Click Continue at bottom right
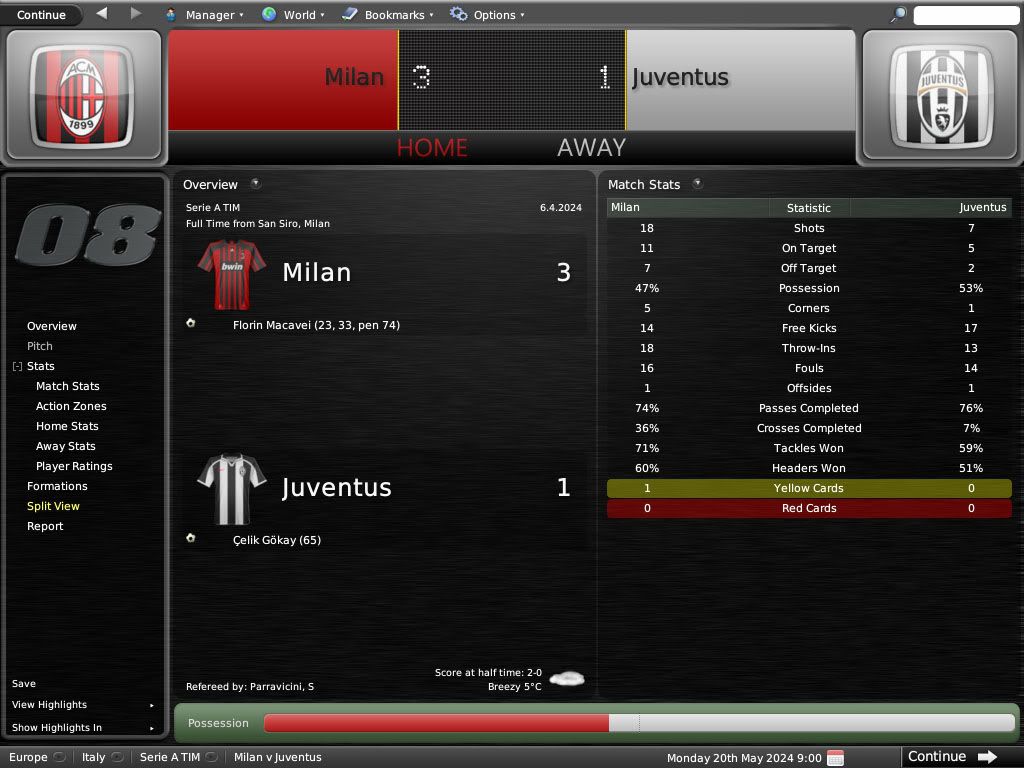 coord(952,757)
